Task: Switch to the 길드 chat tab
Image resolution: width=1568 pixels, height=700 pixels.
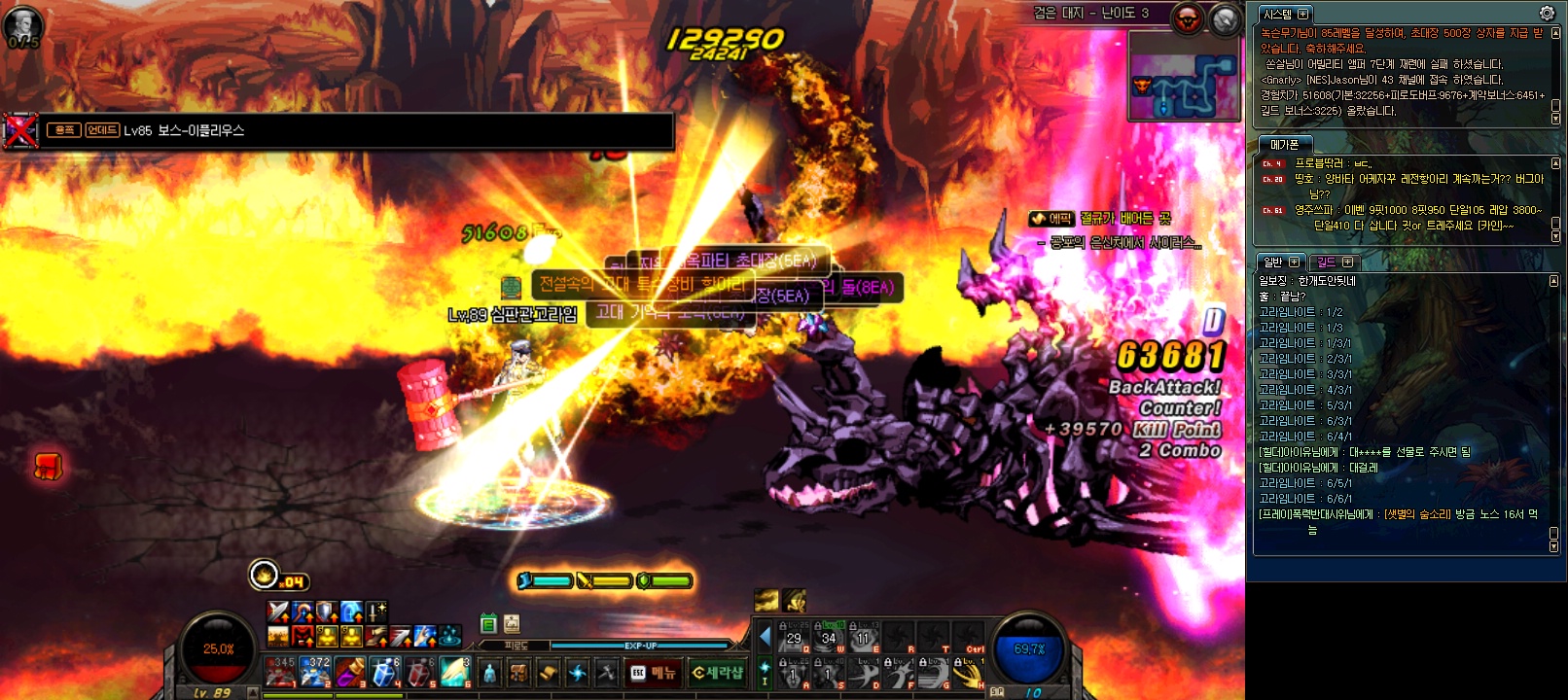Action: [x=1333, y=262]
